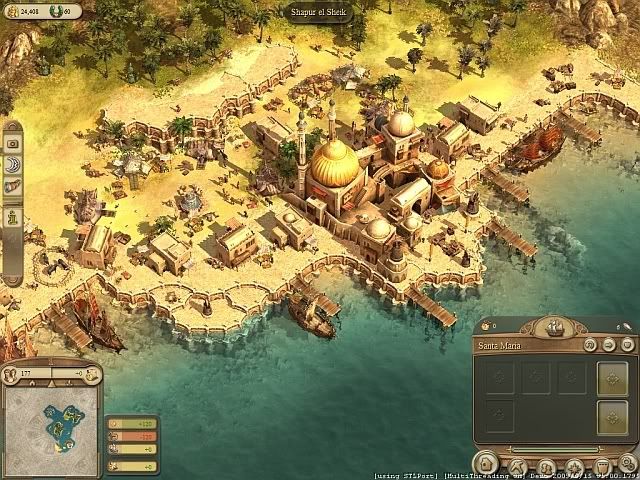Open the diplomacy people button

pyautogui.click(x=546, y=466)
